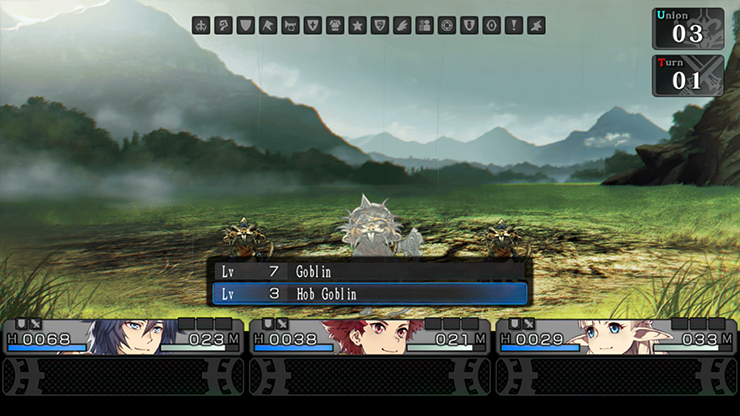Select the Goblin level 7 target row
The image size is (740, 416).
click(368, 271)
